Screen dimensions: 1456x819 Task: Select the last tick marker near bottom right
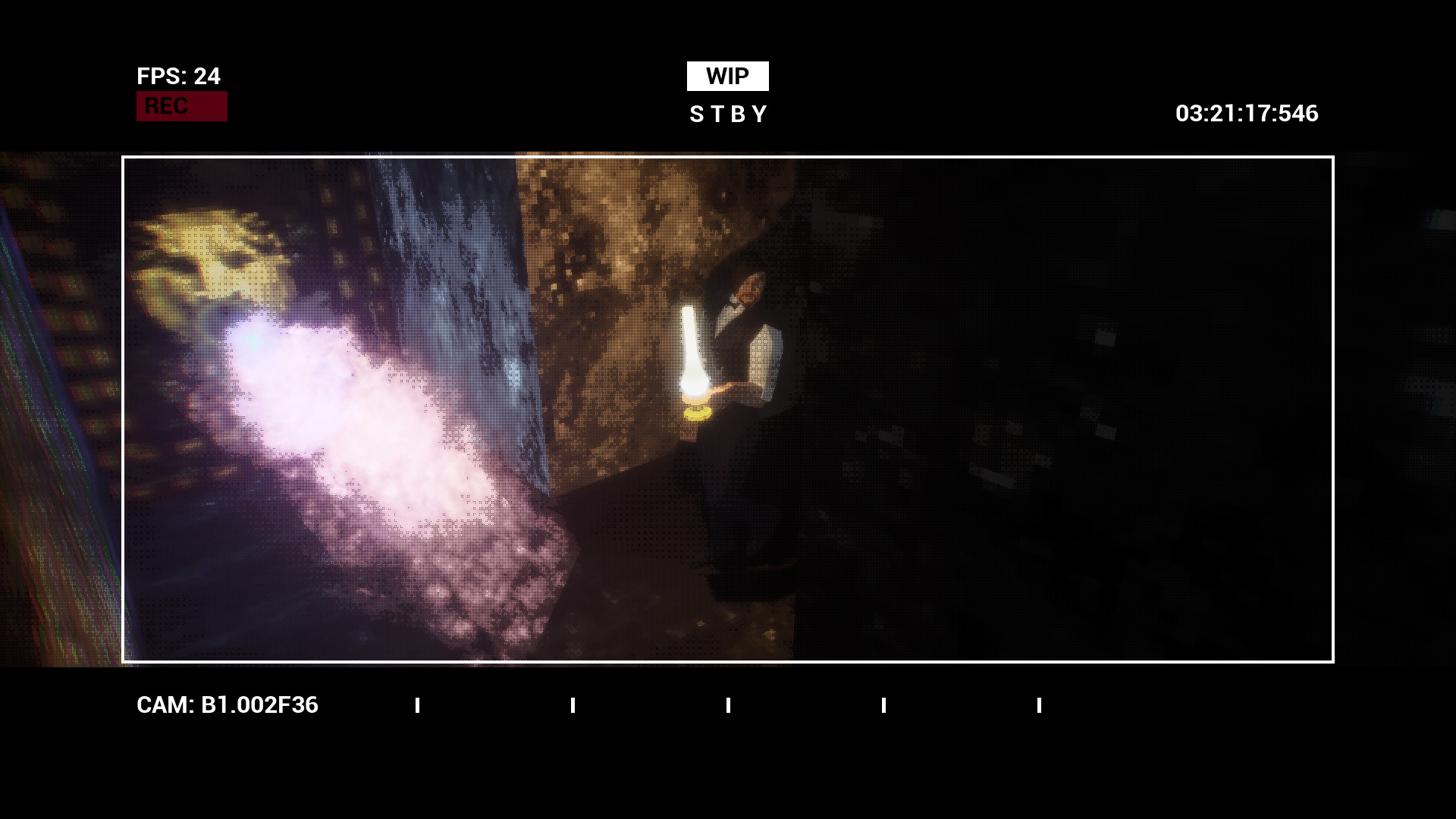click(1039, 705)
